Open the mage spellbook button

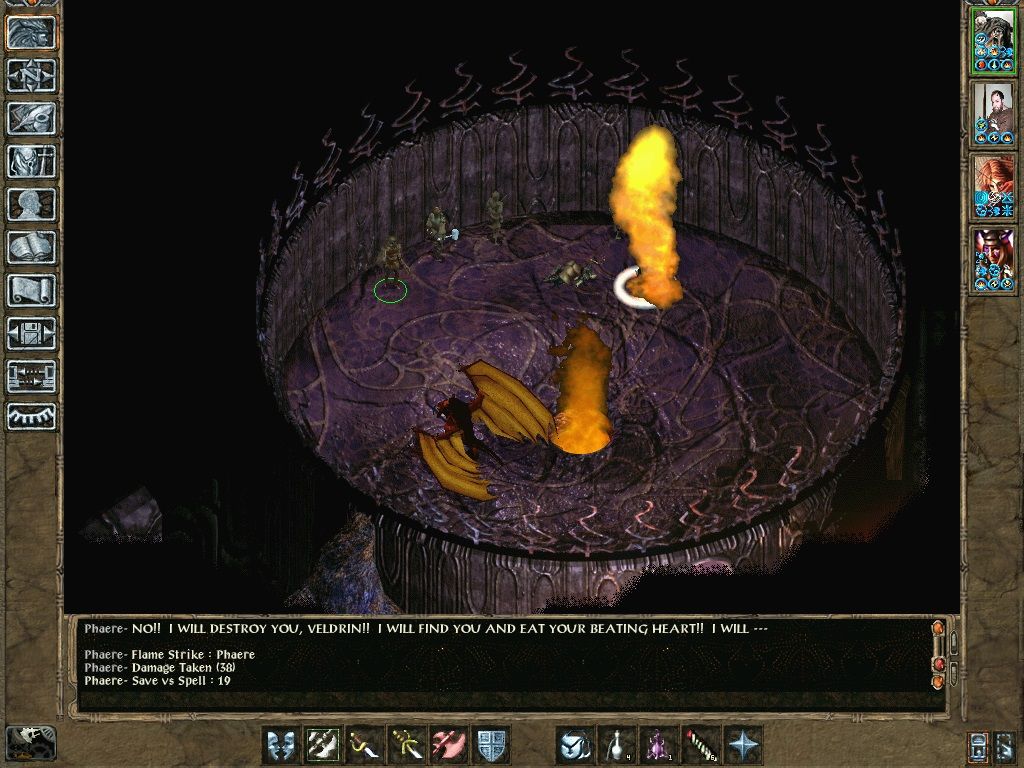tap(32, 247)
